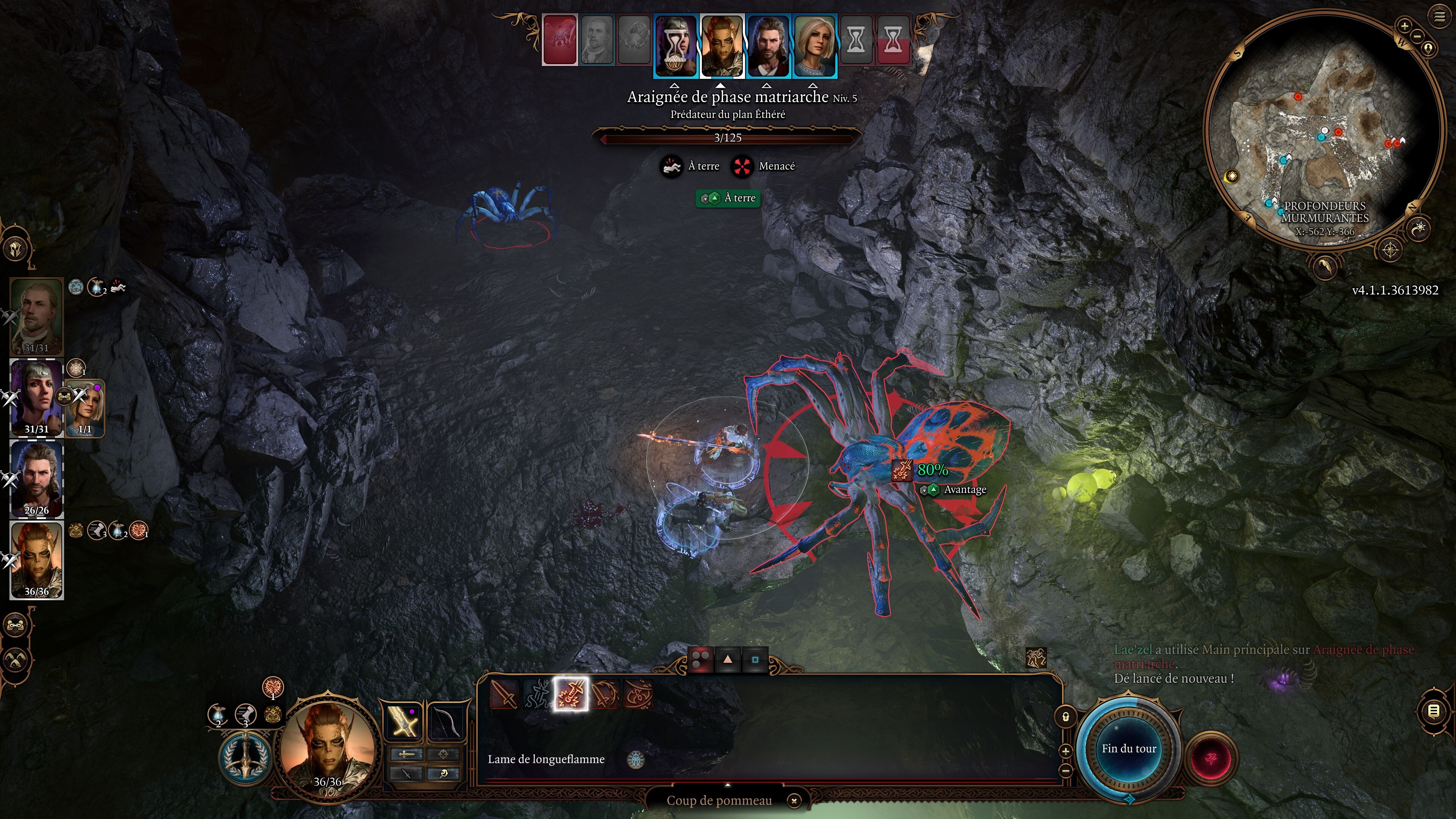Screen dimensions: 1456x819
Task: Toggle the party group chain button
Action: 15,624
